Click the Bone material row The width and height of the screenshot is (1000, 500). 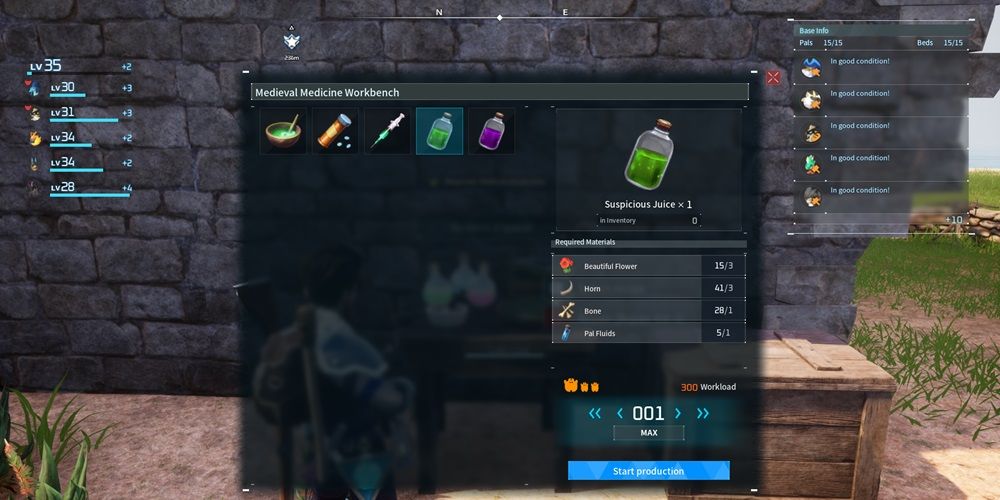(x=648, y=311)
